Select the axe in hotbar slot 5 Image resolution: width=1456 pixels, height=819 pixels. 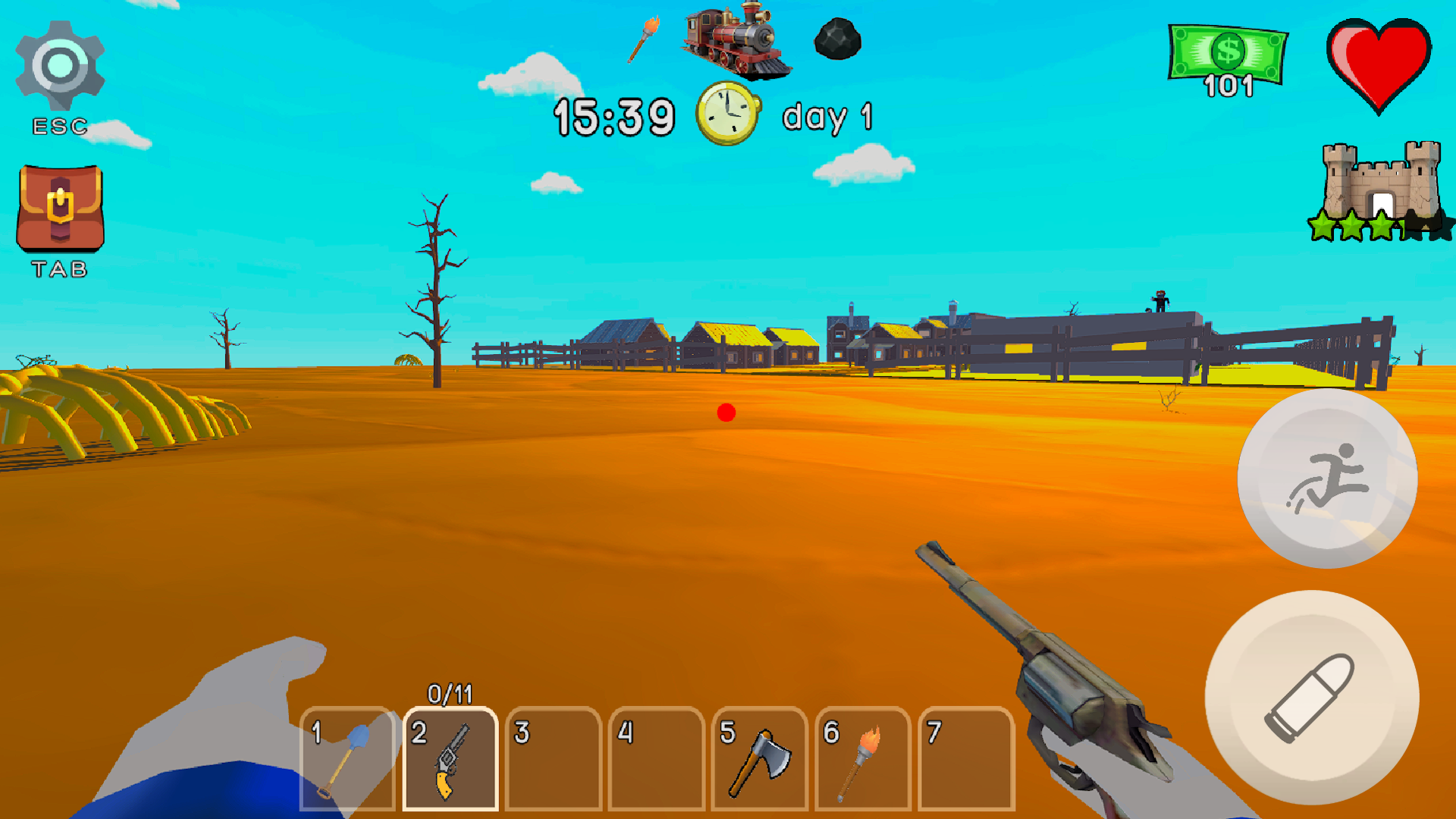[x=758, y=758]
